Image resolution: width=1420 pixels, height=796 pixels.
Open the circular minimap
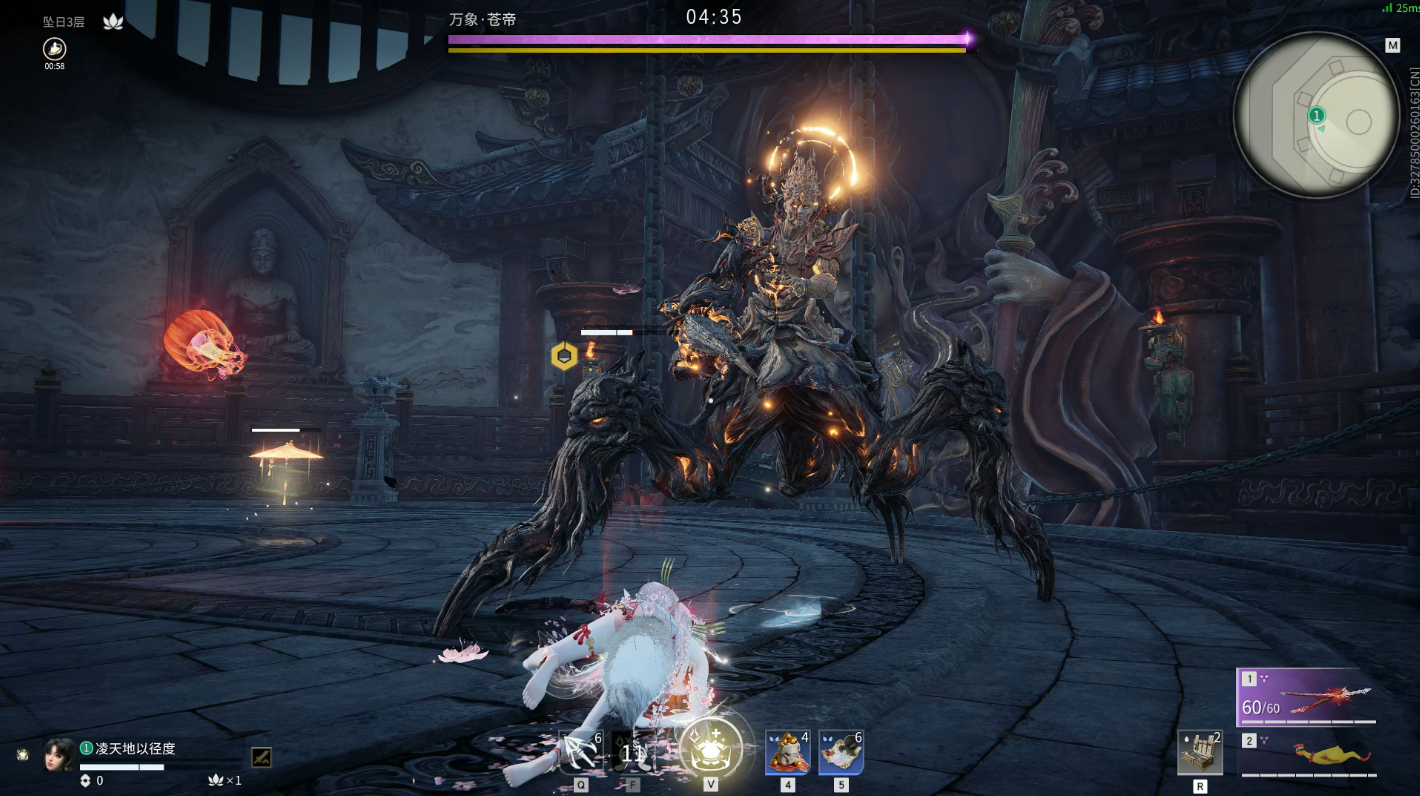[1316, 116]
